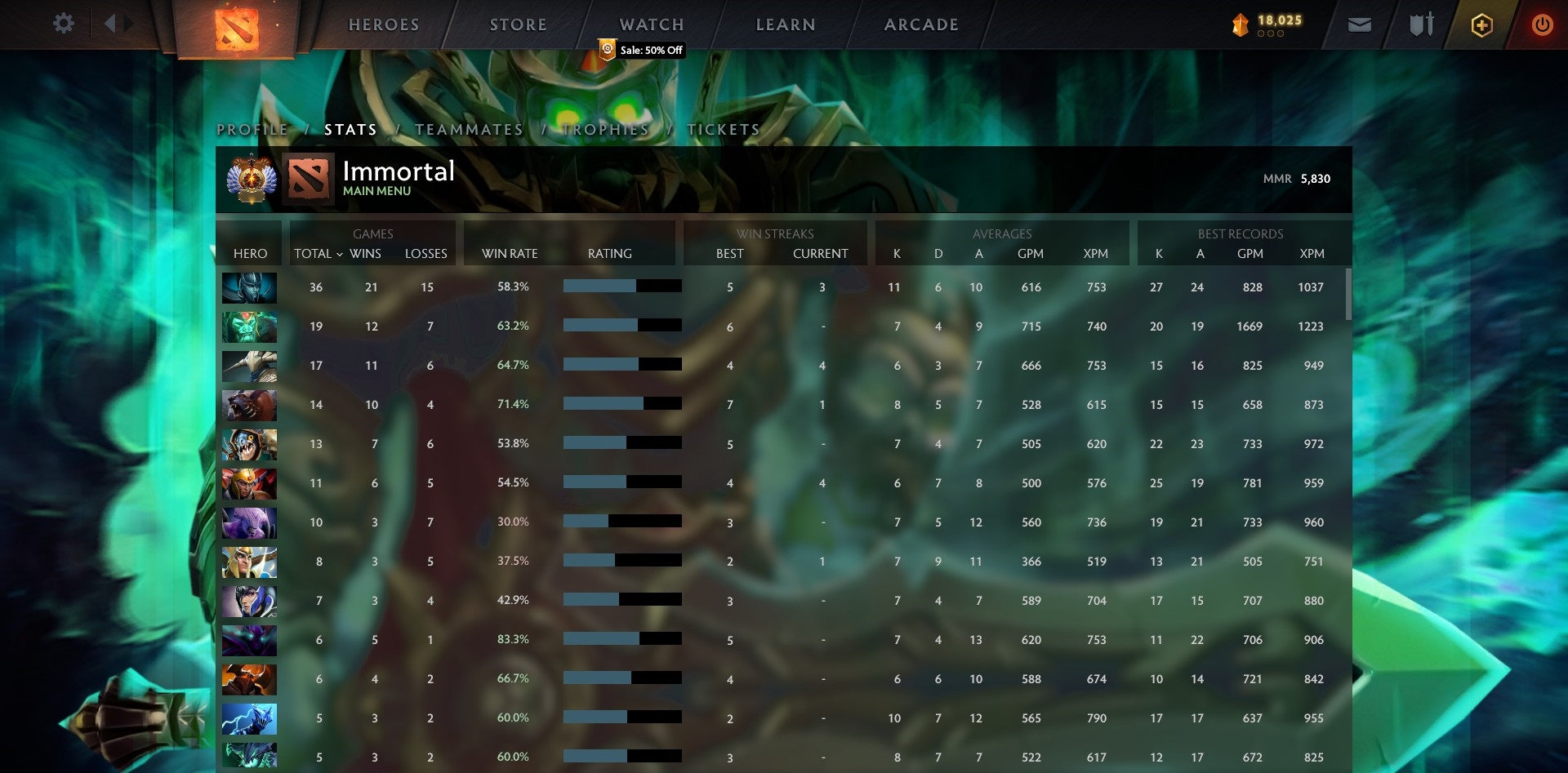
Task: Open the HEROES menu
Action: coord(384,24)
